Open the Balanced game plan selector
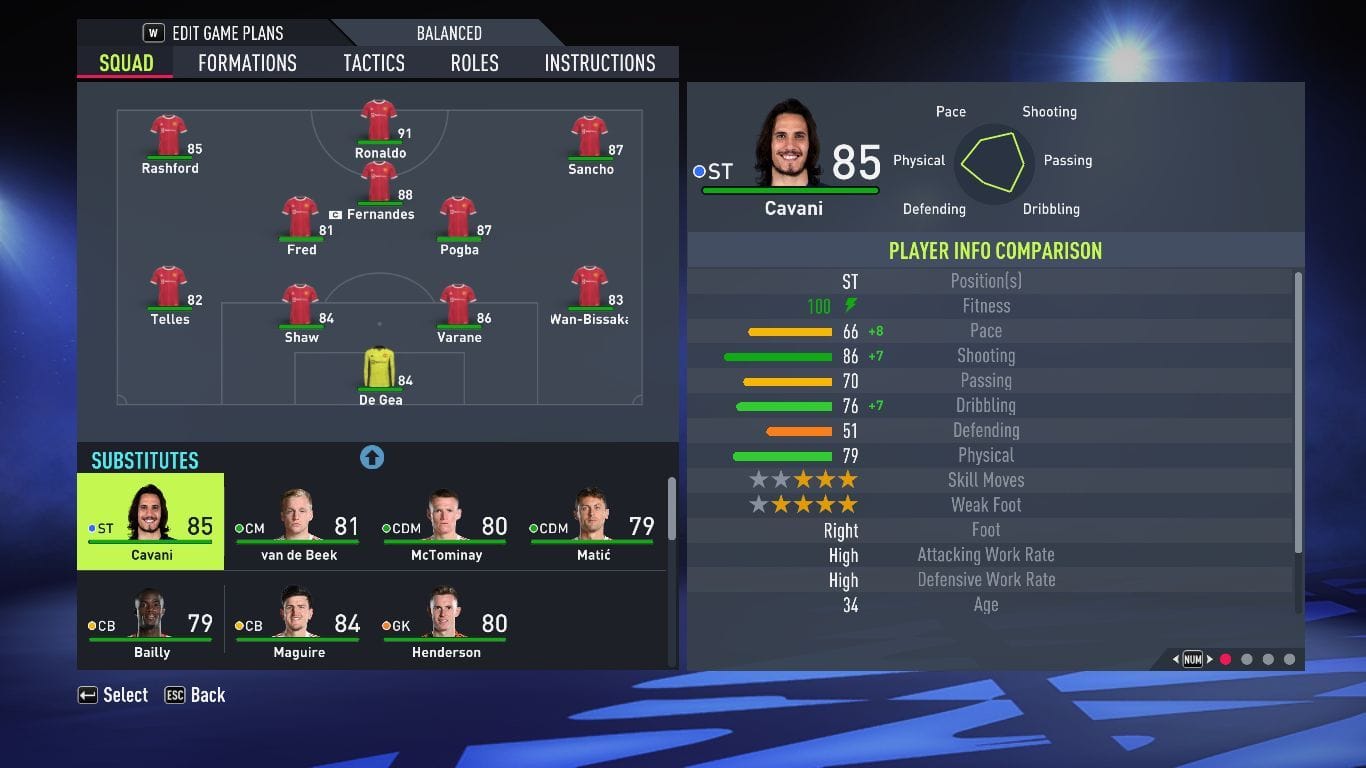 click(x=448, y=33)
